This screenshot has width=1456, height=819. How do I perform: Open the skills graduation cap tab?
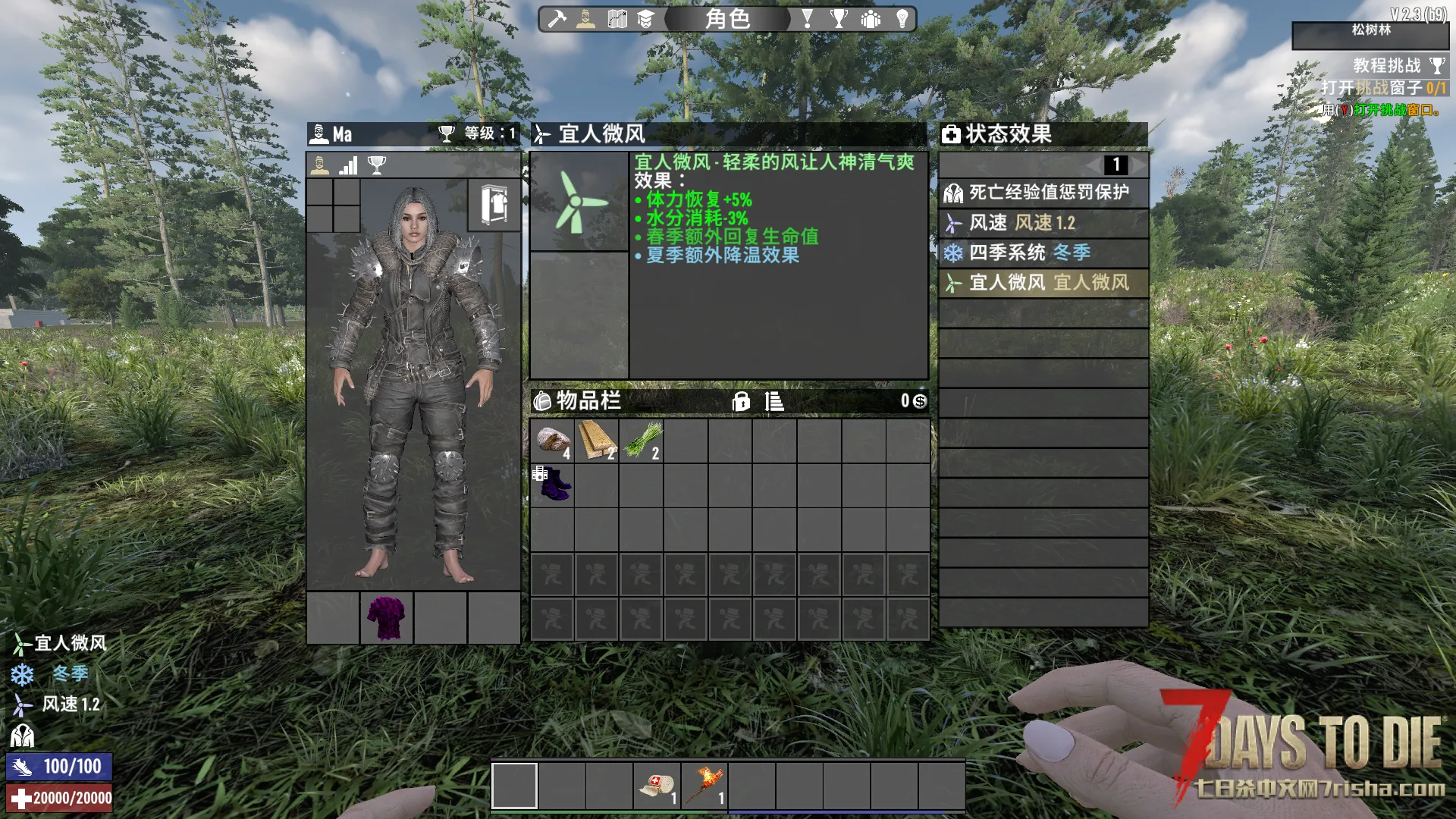coord(645,19)
